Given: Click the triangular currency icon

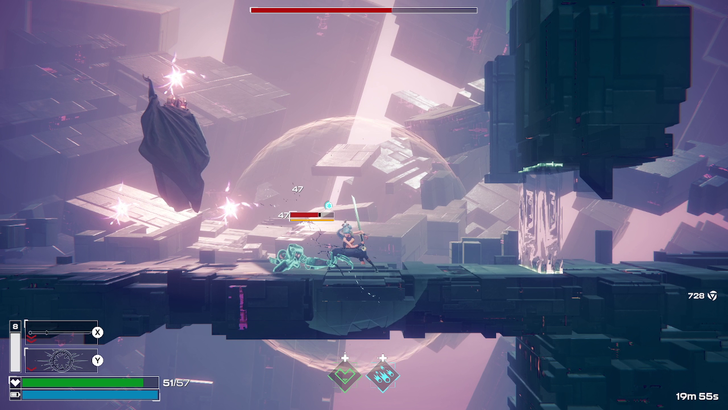Looking at the screenshot, I should [x=712, y=295].
